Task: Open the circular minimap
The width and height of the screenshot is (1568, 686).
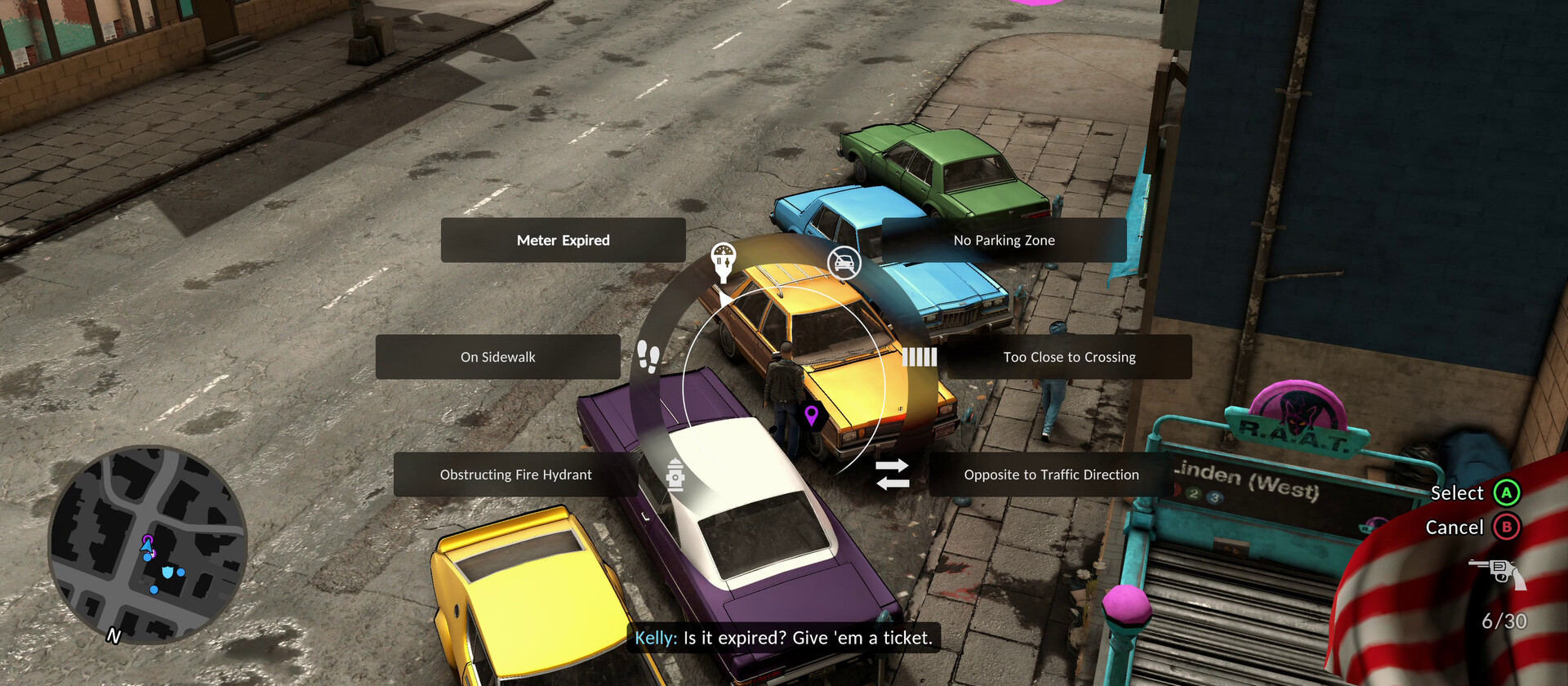Action: tap(147, 545)
